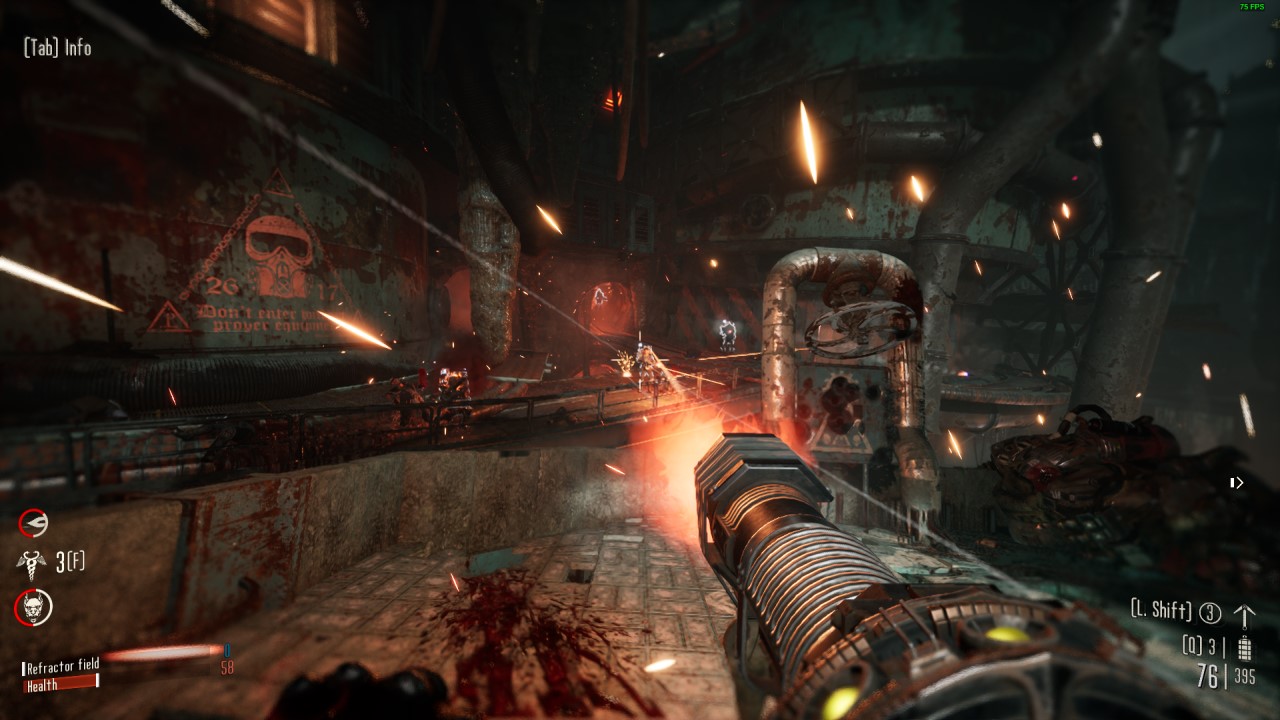
Task: Click the upward arrow dash icon
Action: tap(1244, 614)
